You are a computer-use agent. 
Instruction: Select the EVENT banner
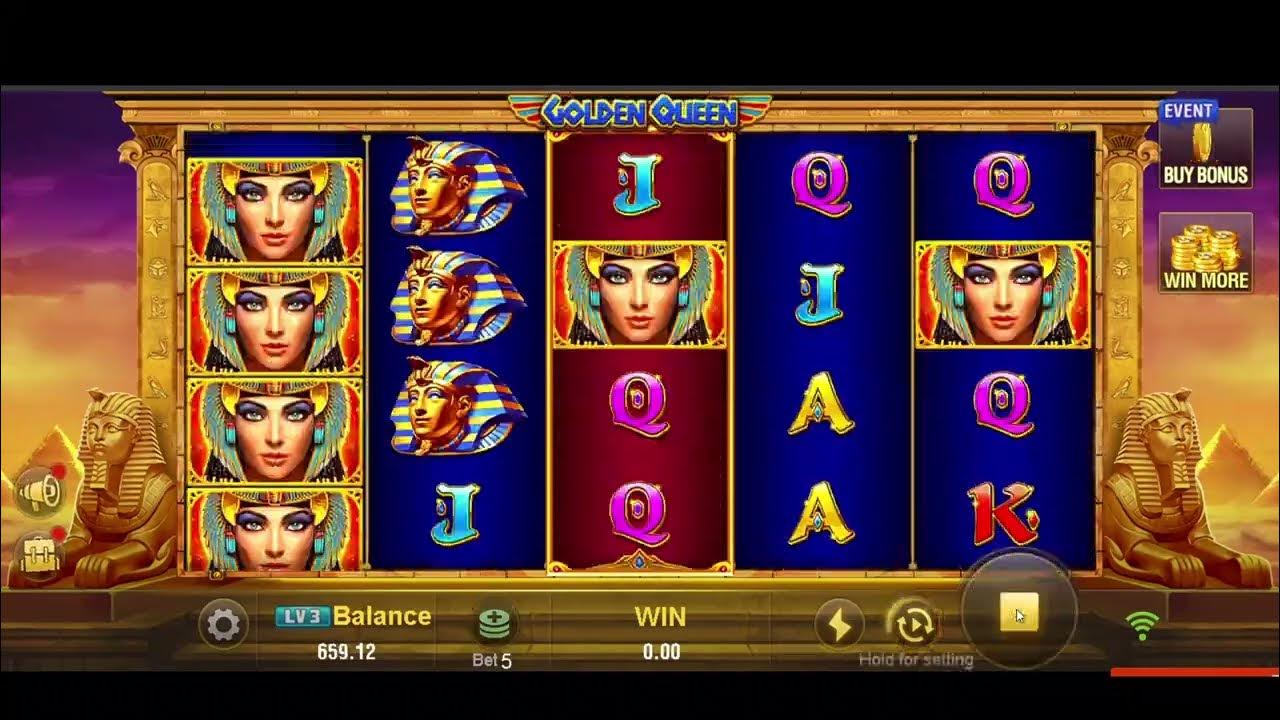1187,109
